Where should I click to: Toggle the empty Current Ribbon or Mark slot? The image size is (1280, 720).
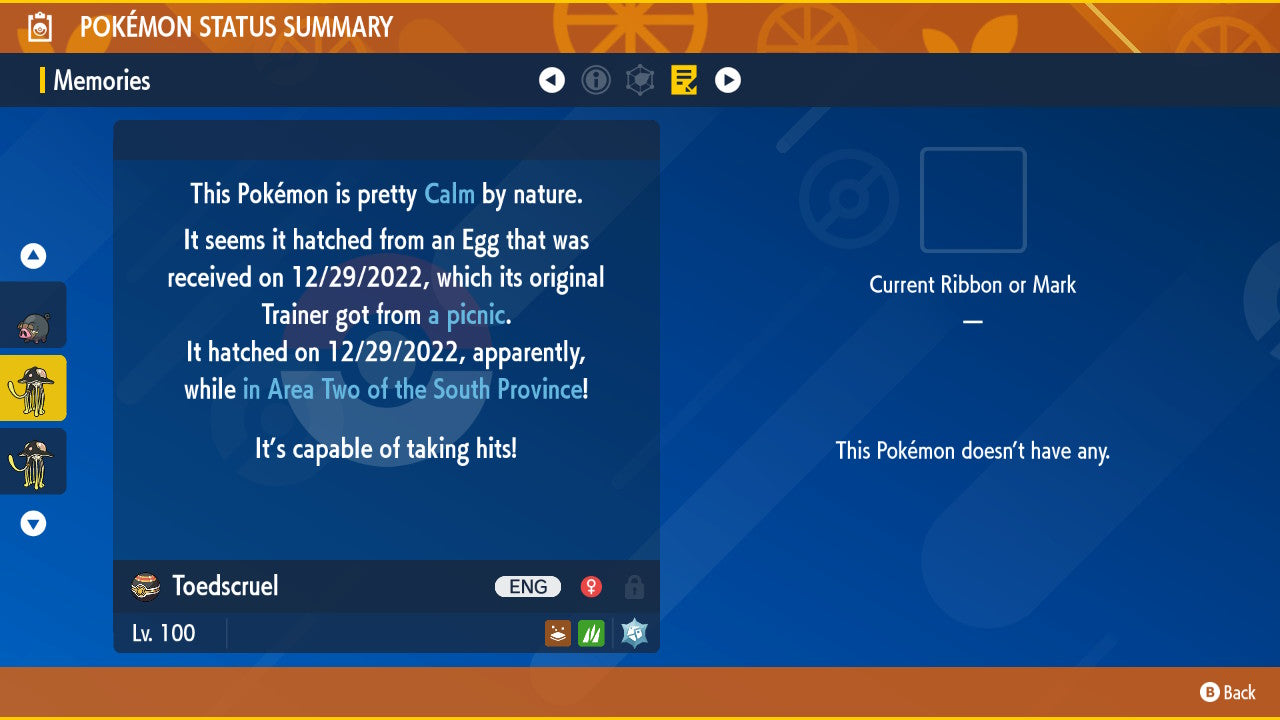[x=972, y=200]
